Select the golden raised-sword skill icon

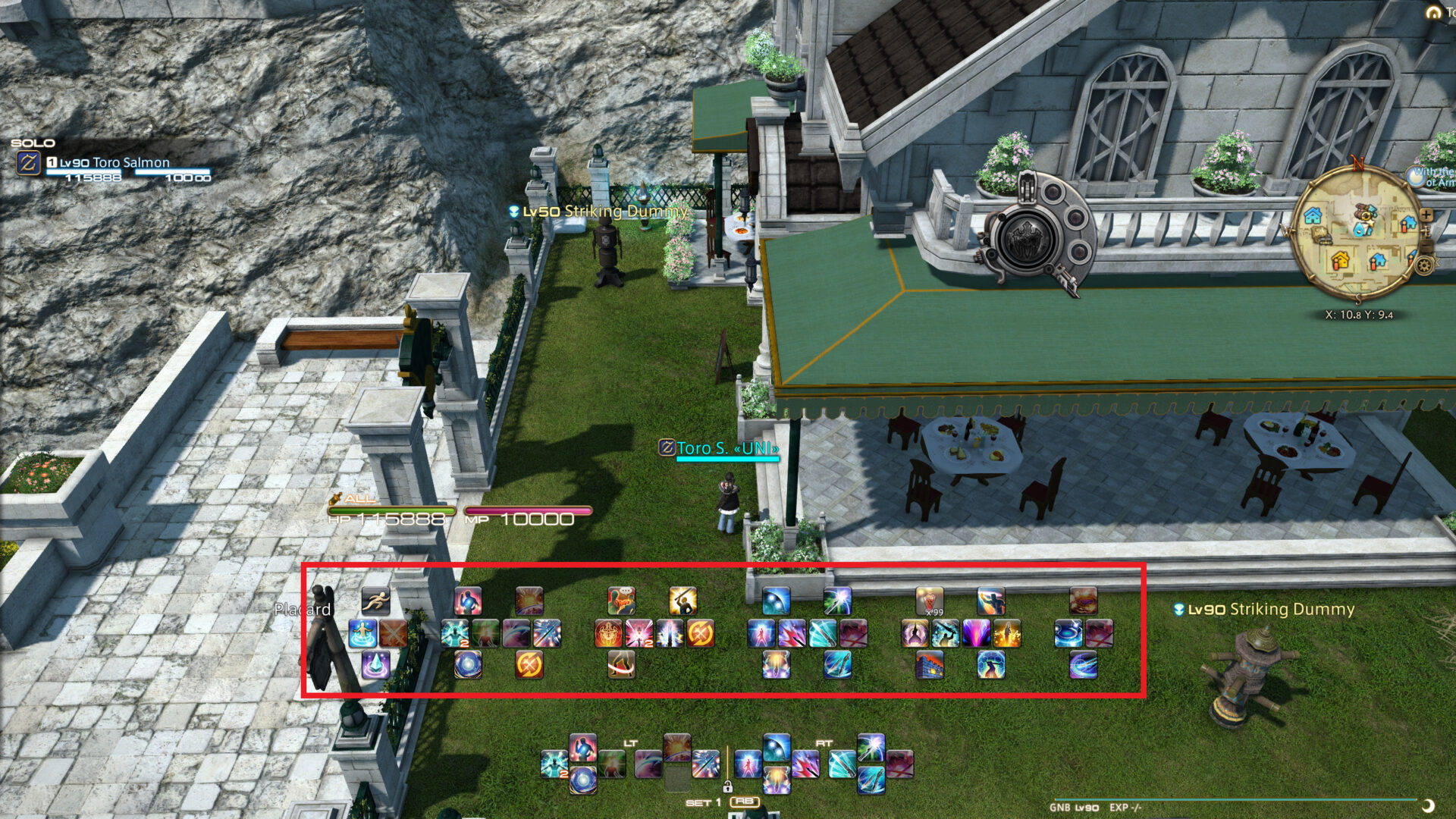click(x=682, y=601)
